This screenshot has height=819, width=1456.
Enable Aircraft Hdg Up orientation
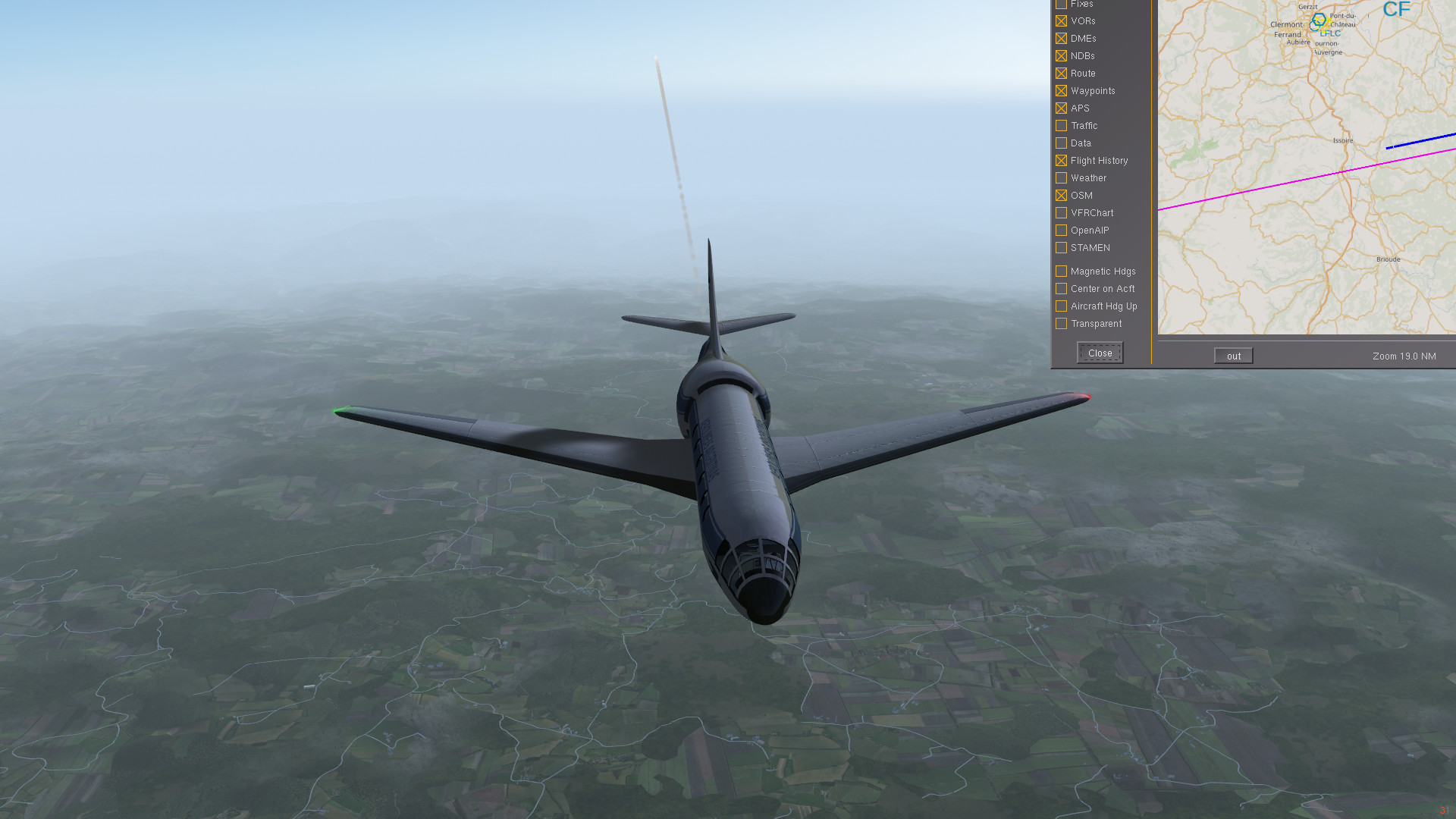coord(1061,306)
